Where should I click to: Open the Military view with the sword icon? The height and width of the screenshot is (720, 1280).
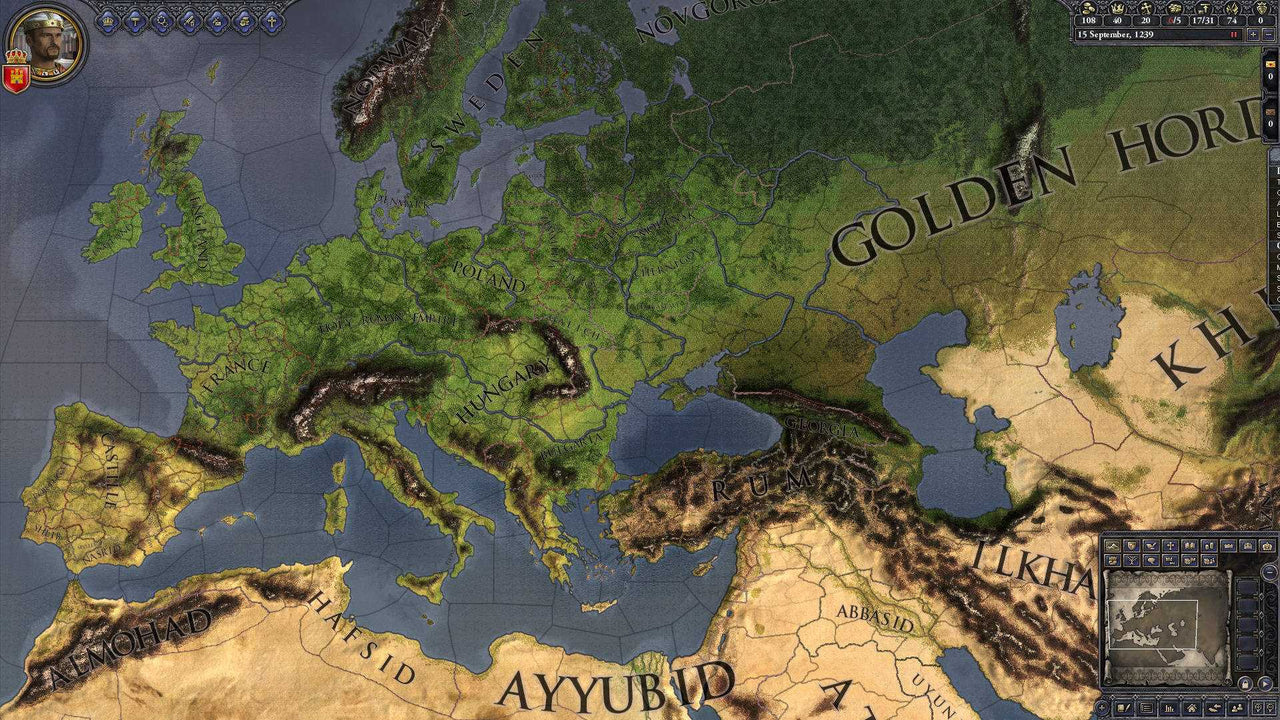coord(188,20)
